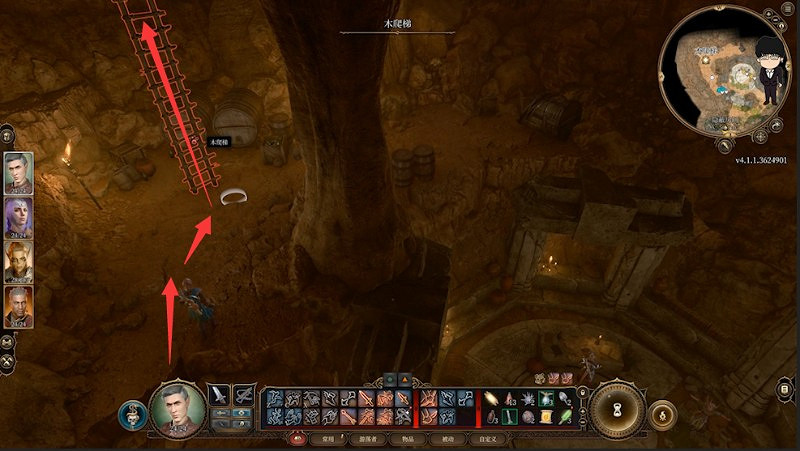
Task: Click the round button left of the portrait
Action: tap(131, 413)
